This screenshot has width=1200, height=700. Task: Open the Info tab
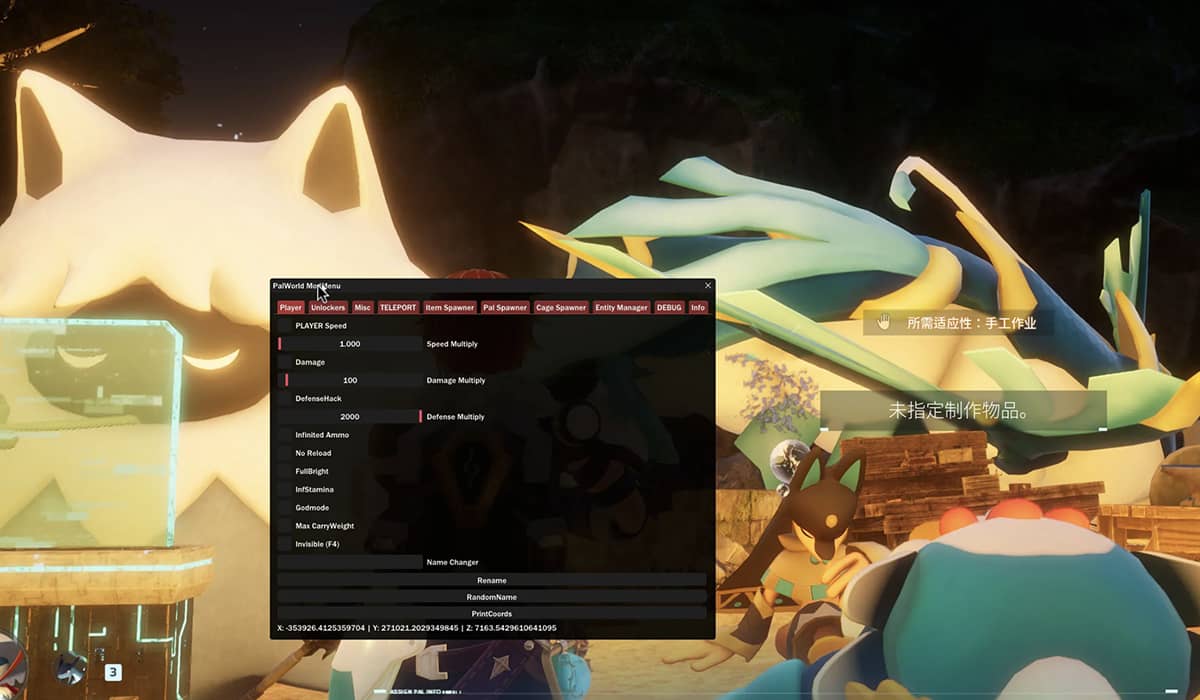[698, 308]
